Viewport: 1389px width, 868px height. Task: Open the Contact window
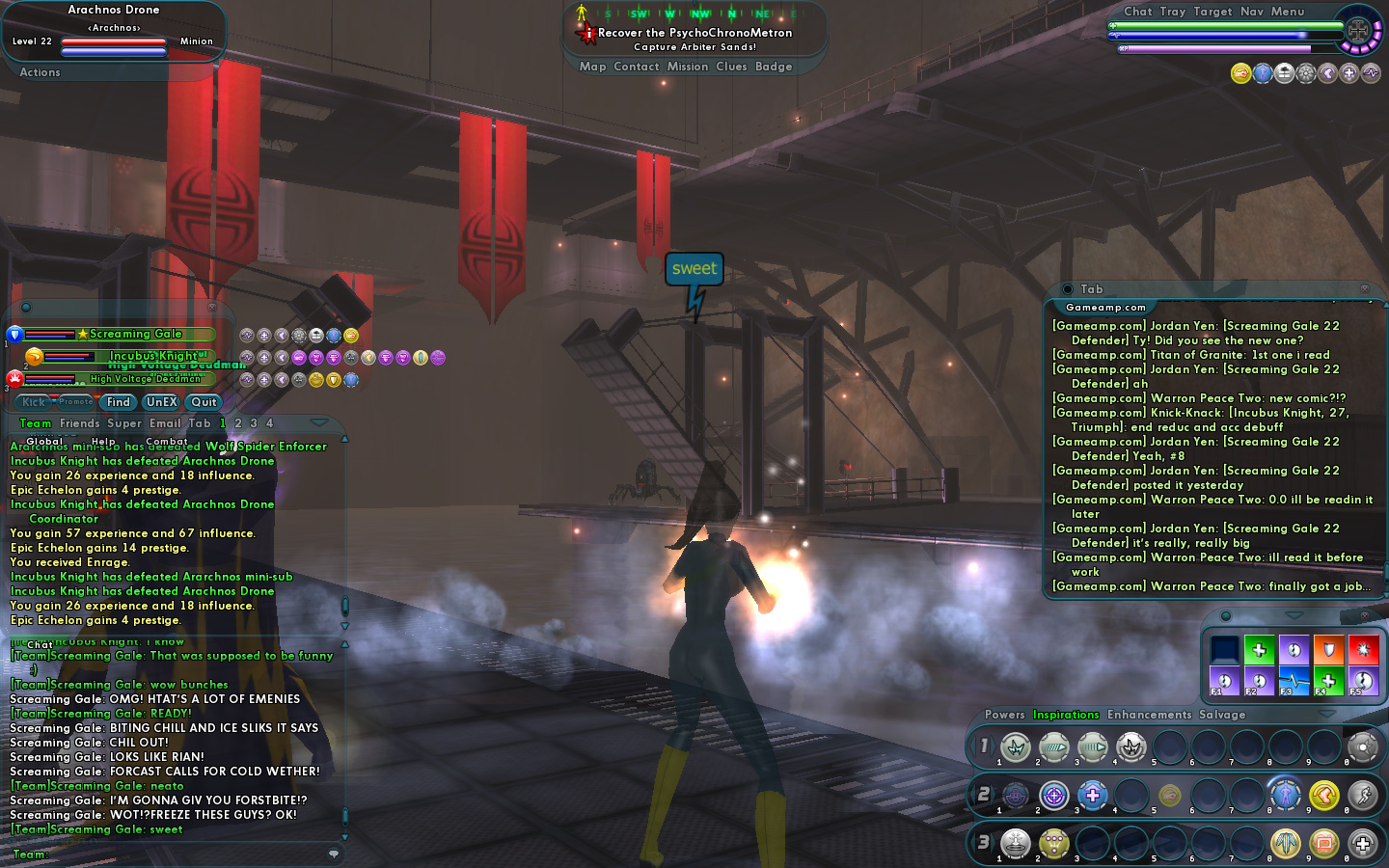pos(637,67)
